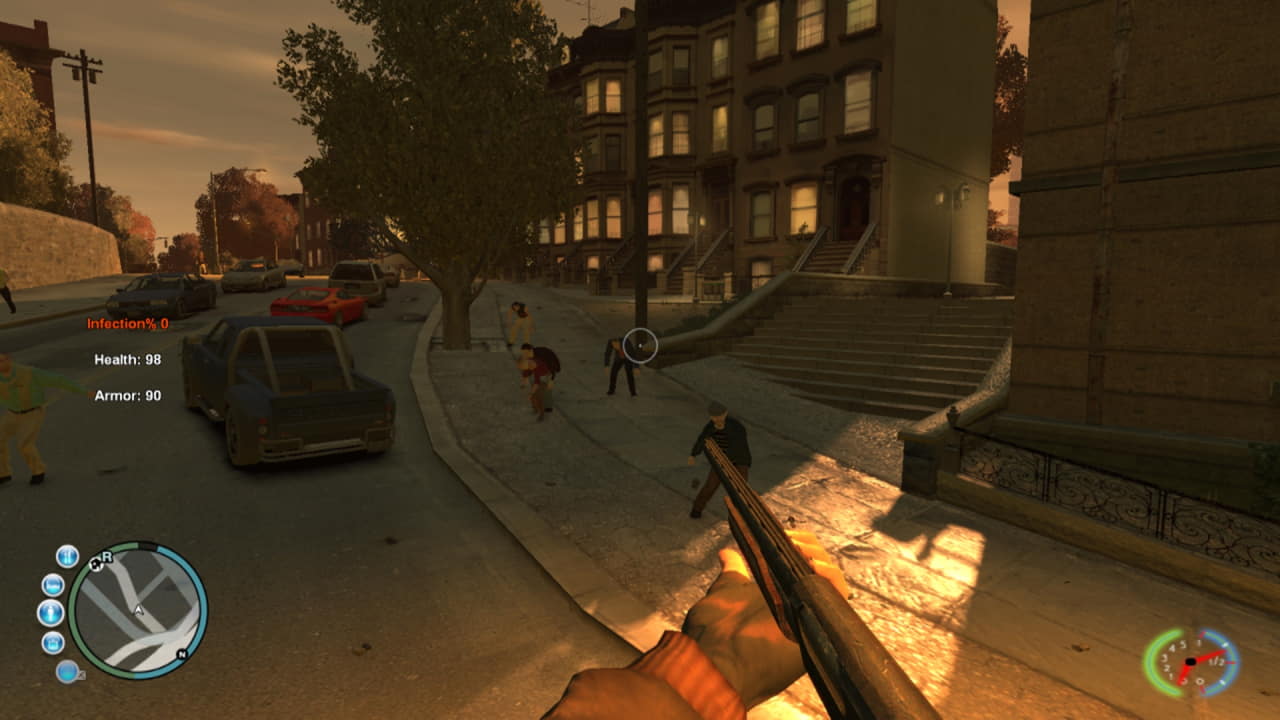
Task: Click the circular minimap radar
Action: [x=138, y=610]
